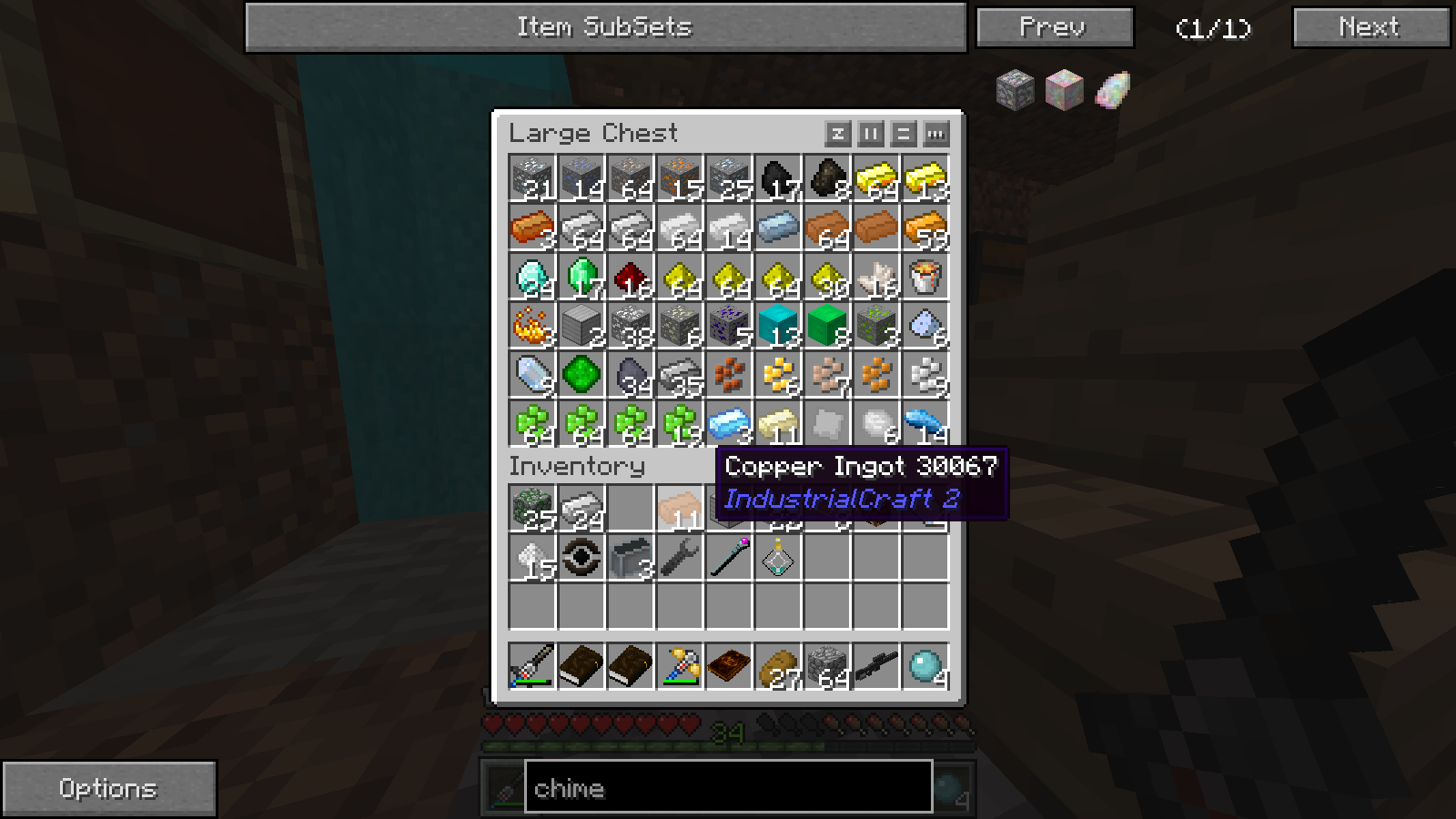Pick up the wrench in the inventory
This screenshot has width=1456, height=819.
coord(680,558)
